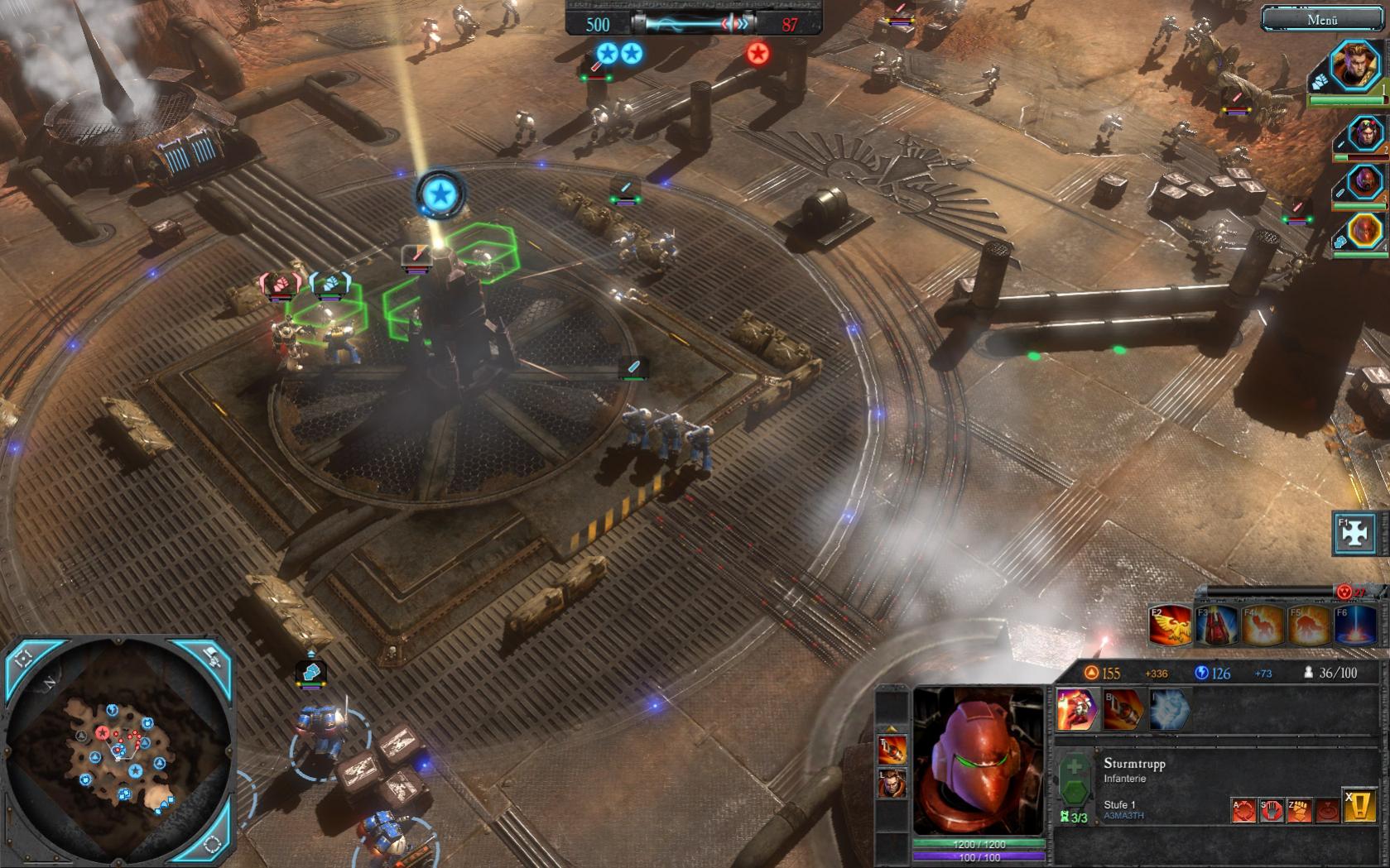Activate the golden eagle F2 global ability
The image size is (1390, 868).
[1170, 626]
